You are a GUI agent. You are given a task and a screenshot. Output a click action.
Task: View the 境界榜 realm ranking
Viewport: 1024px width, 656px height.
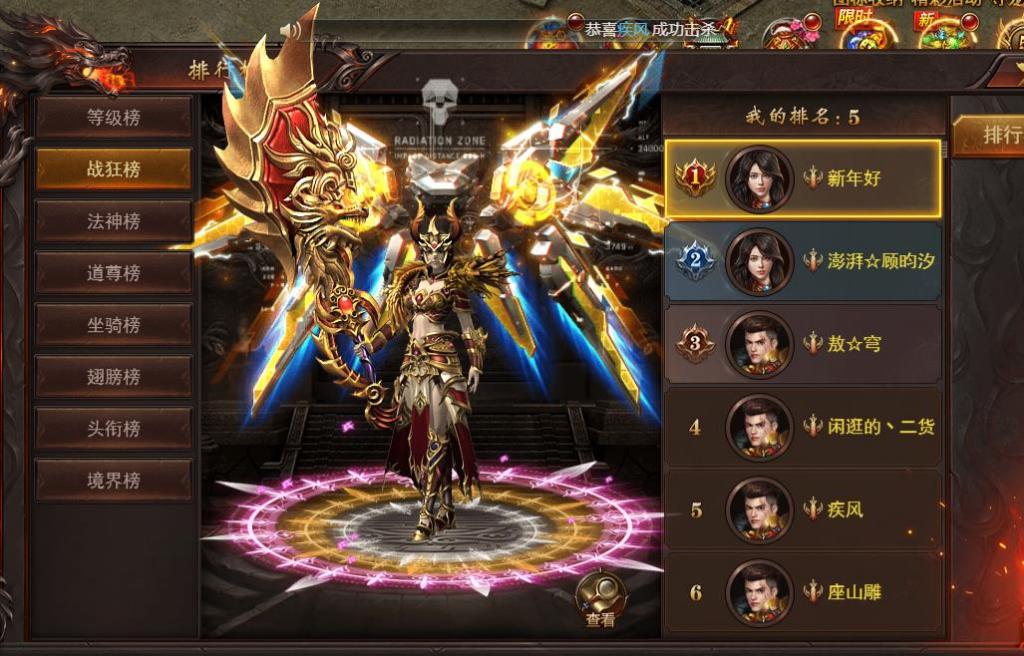(113, 481)
